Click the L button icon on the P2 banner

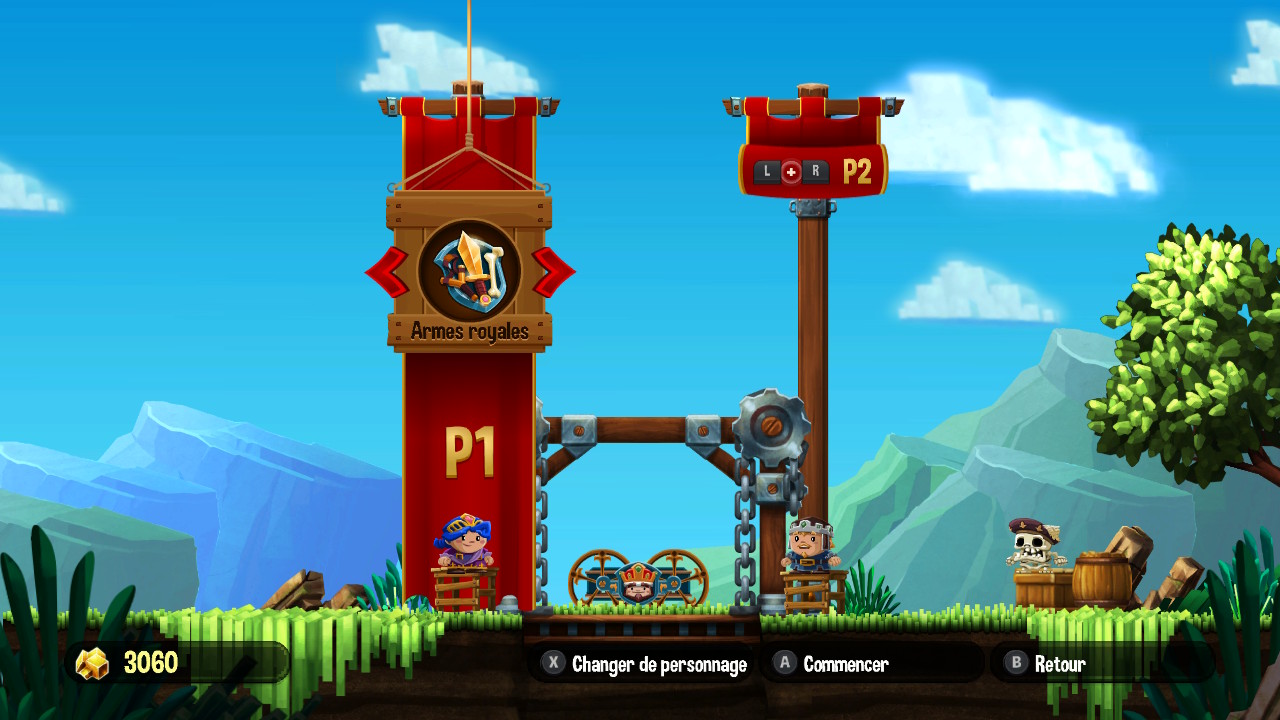tap(766, 170)
